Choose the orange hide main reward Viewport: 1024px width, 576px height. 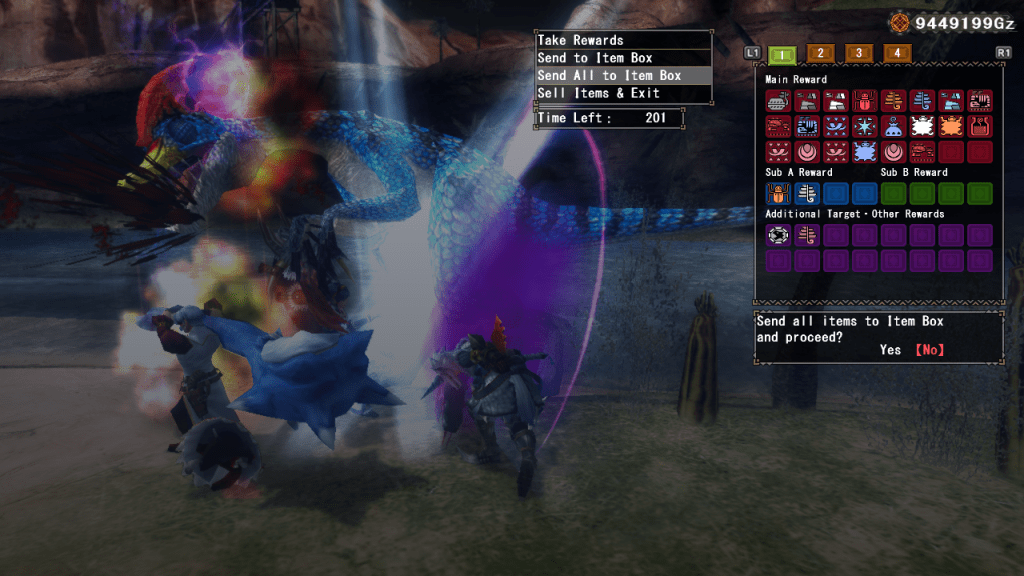click(952, 126)
